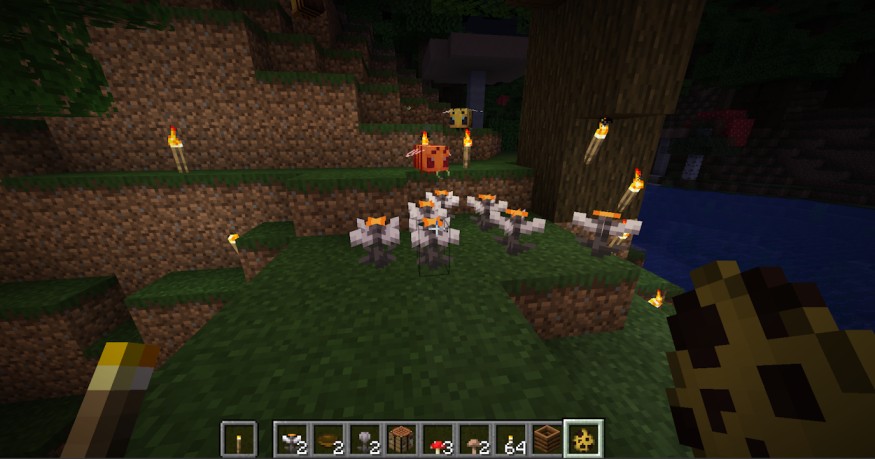
Task: Choose the brown bowl-shaped item slot
Action: pyautogui.click(x=328, y=439)
